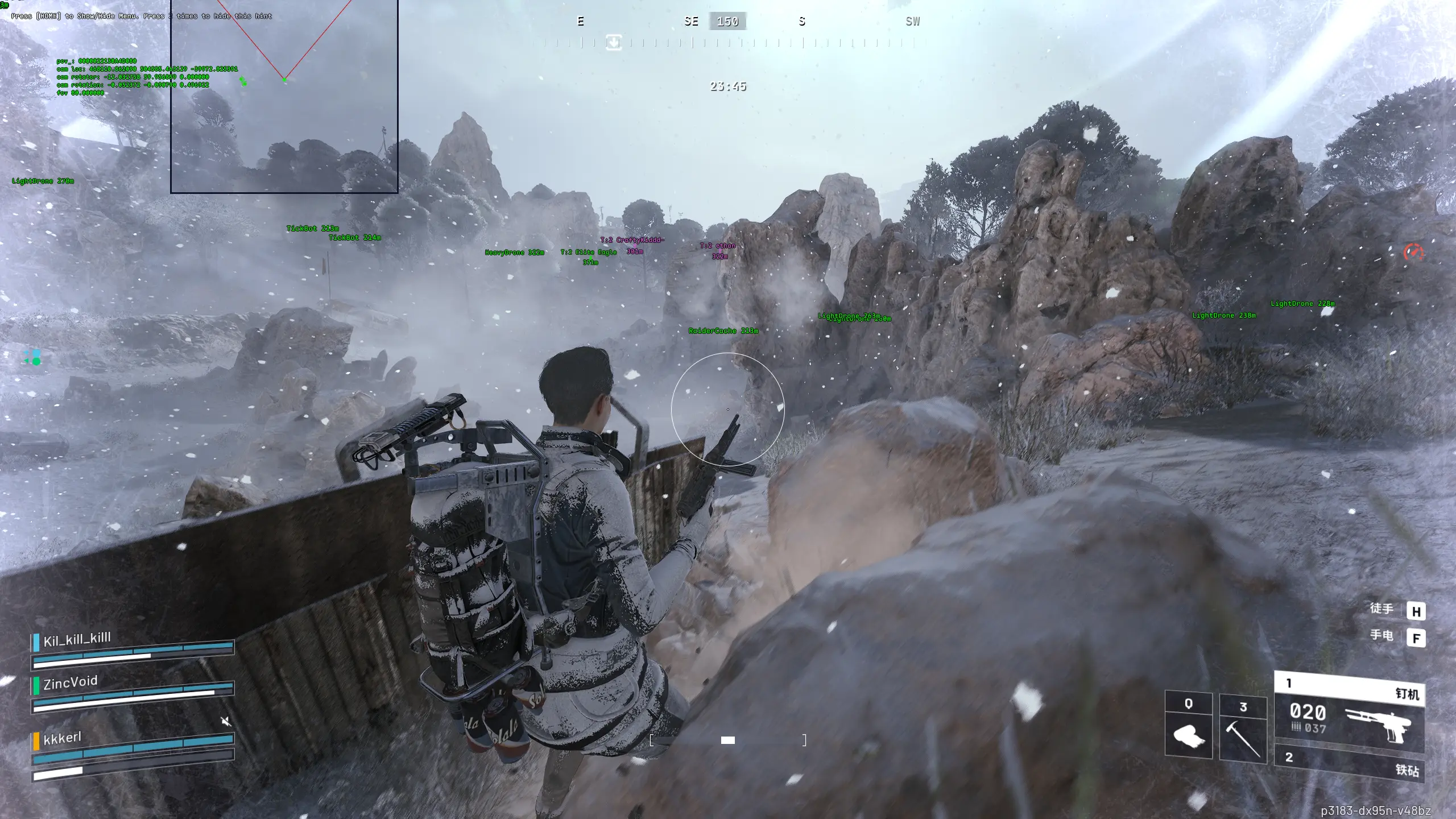Click the objective marker on the compass
1456x819 pixels.
613,42
